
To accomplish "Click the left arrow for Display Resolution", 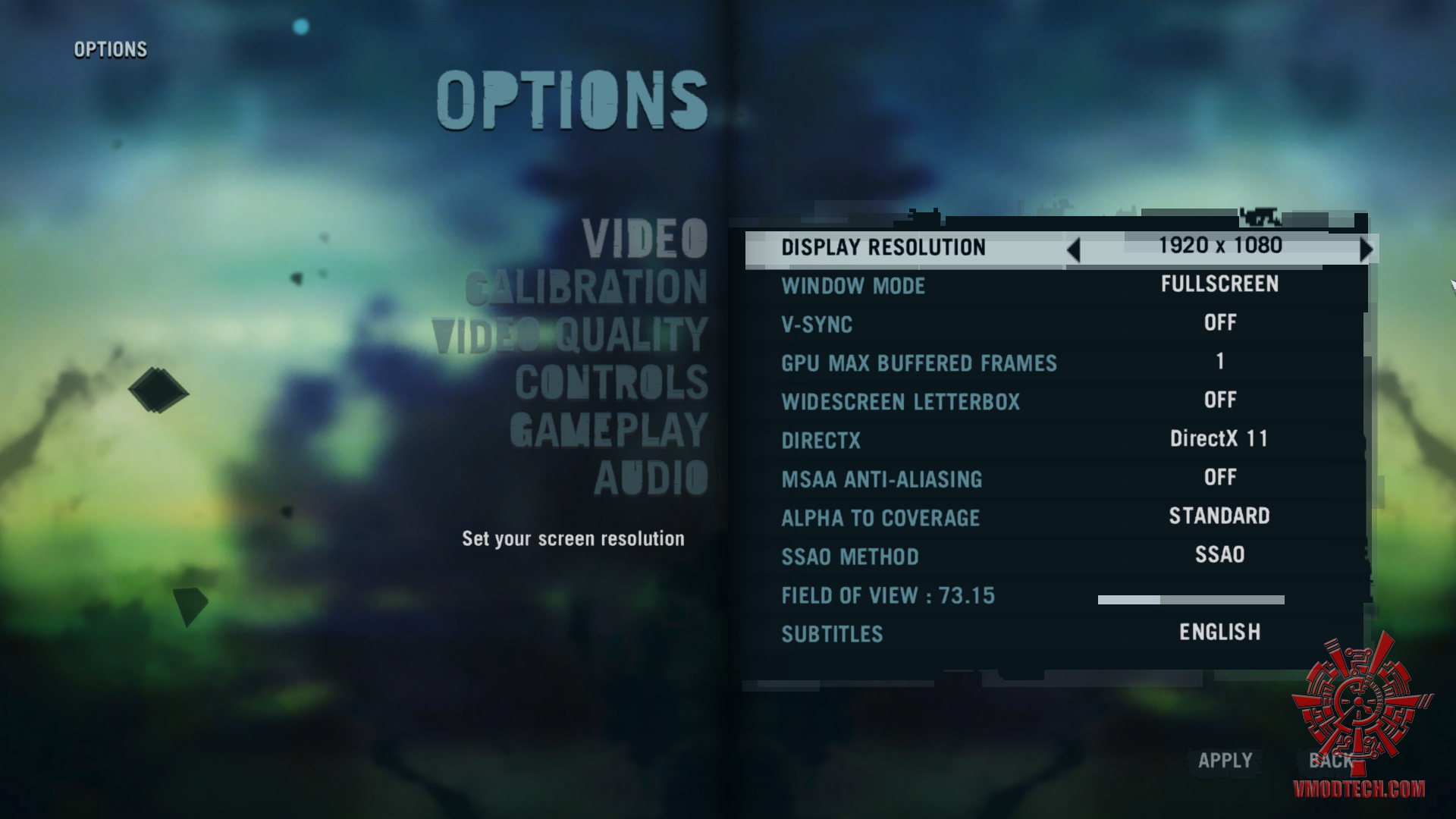I will pyautogui.click(x=1073, y=249).
